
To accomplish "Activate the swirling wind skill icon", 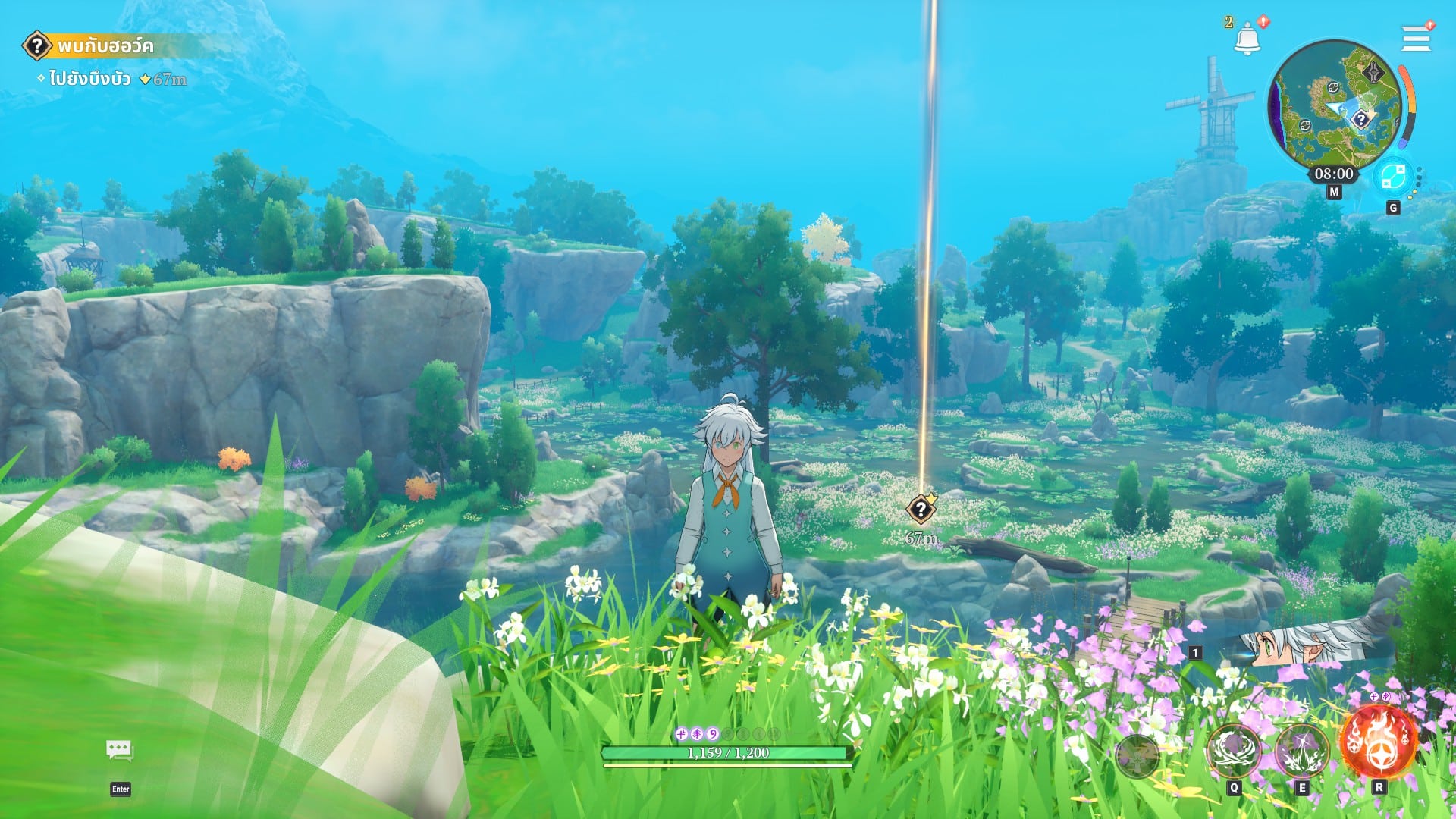I will (1233, 750).
